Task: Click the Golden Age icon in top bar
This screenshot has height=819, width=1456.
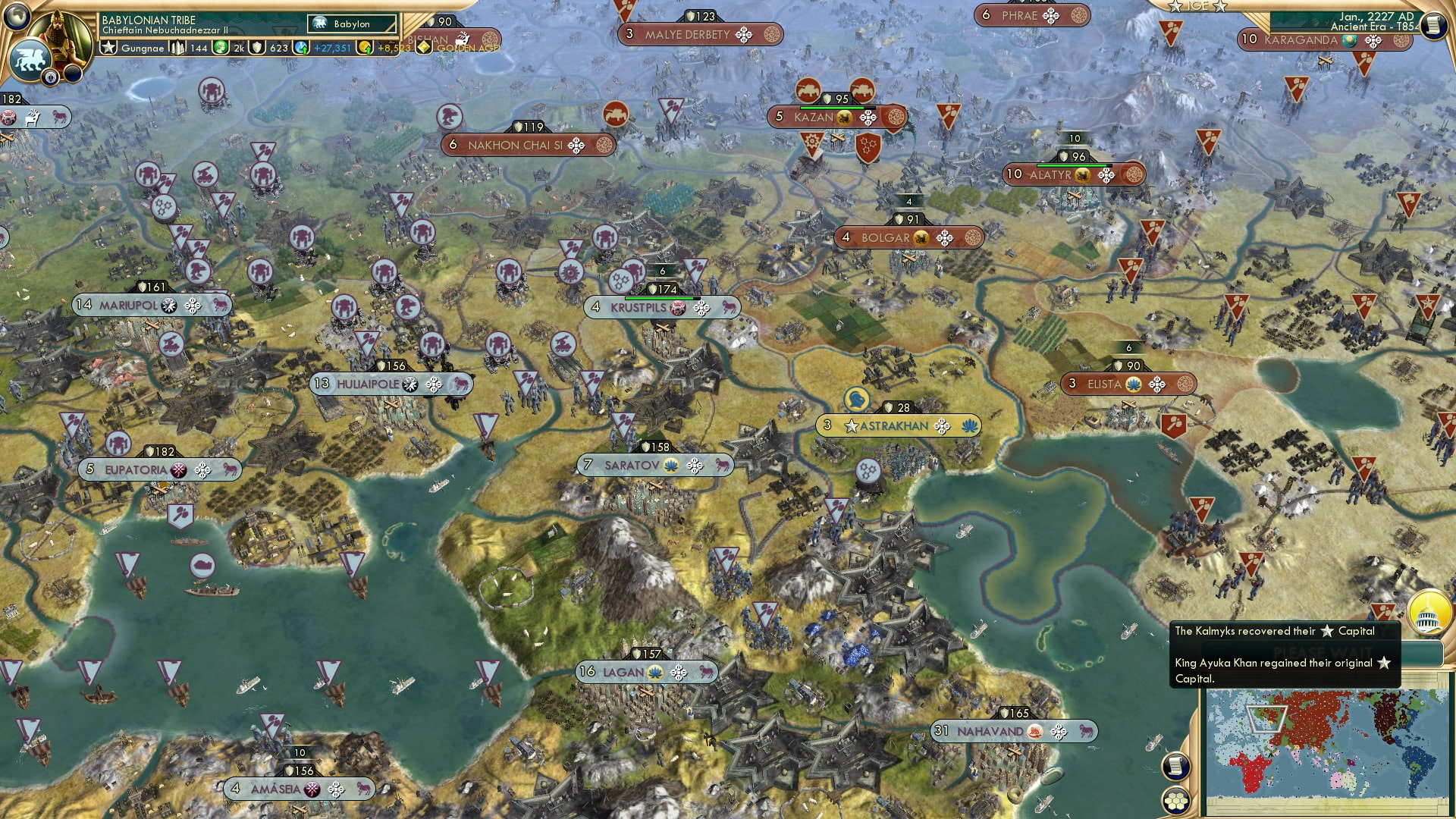Action: [x=422, y=49]
